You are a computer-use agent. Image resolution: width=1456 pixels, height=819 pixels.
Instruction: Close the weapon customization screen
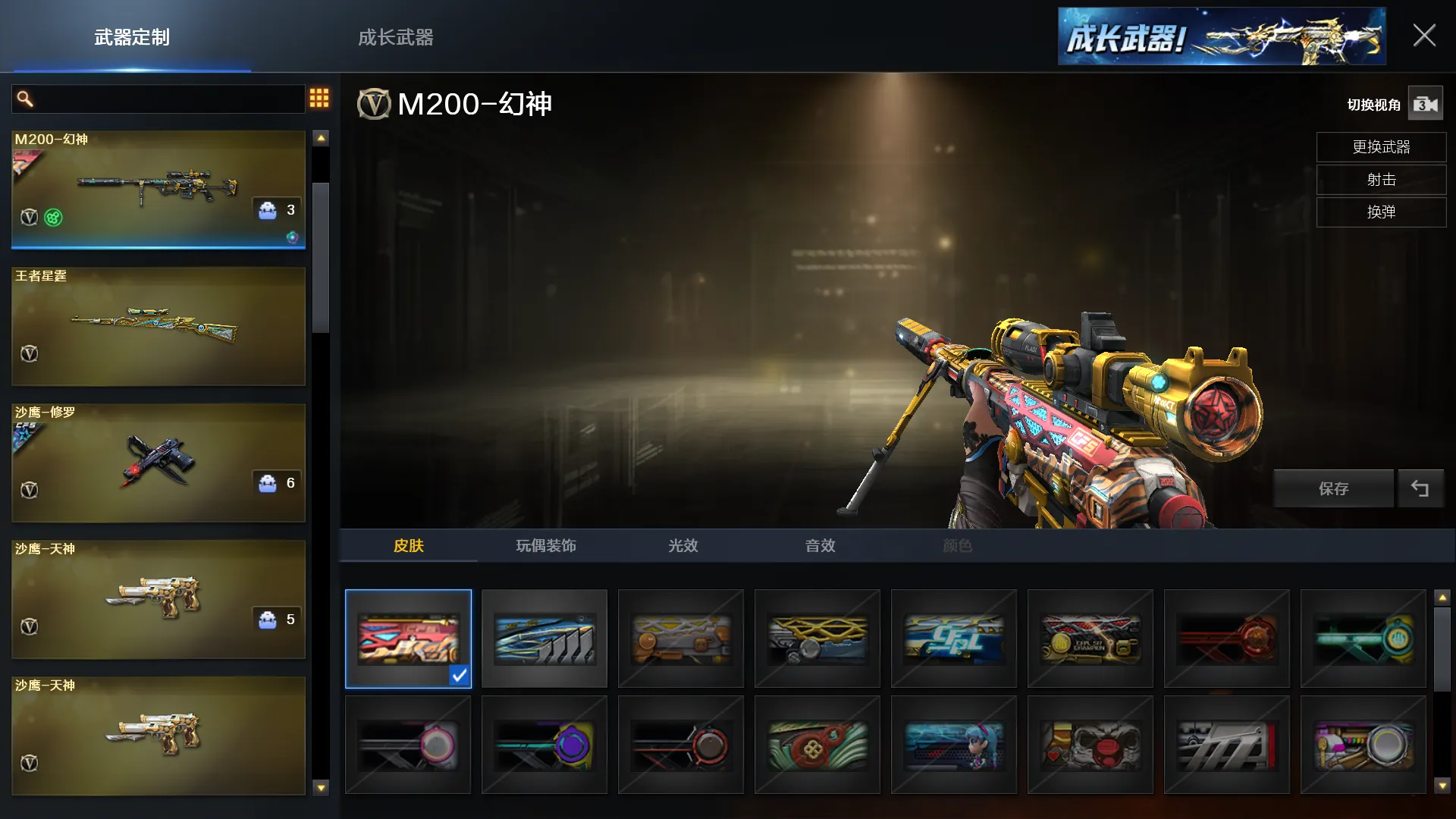(x=1423, y=36)
